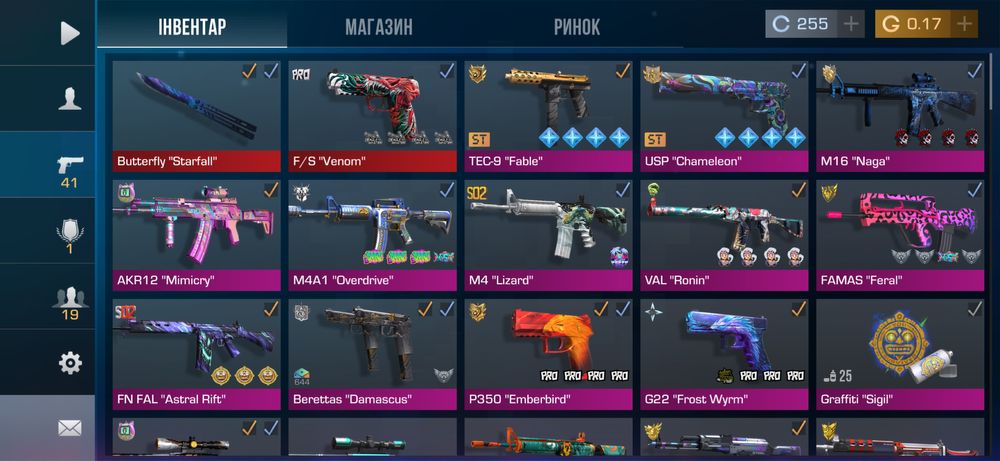Add more silver coins with the plus button
Viewport: 1000px width, 461px height.
[851, 24]
